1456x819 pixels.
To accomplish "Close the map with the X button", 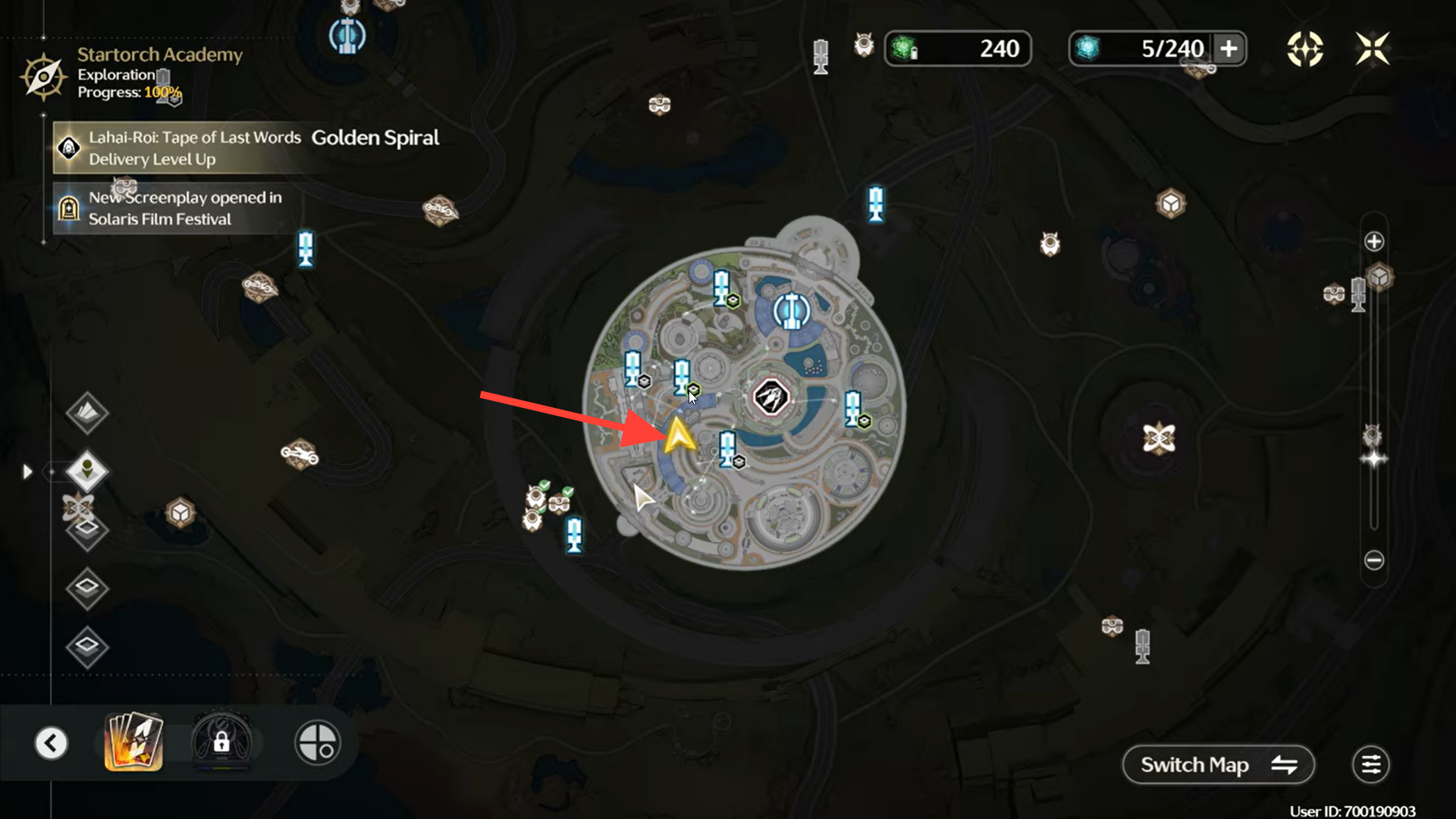I will pos(1373,49).
